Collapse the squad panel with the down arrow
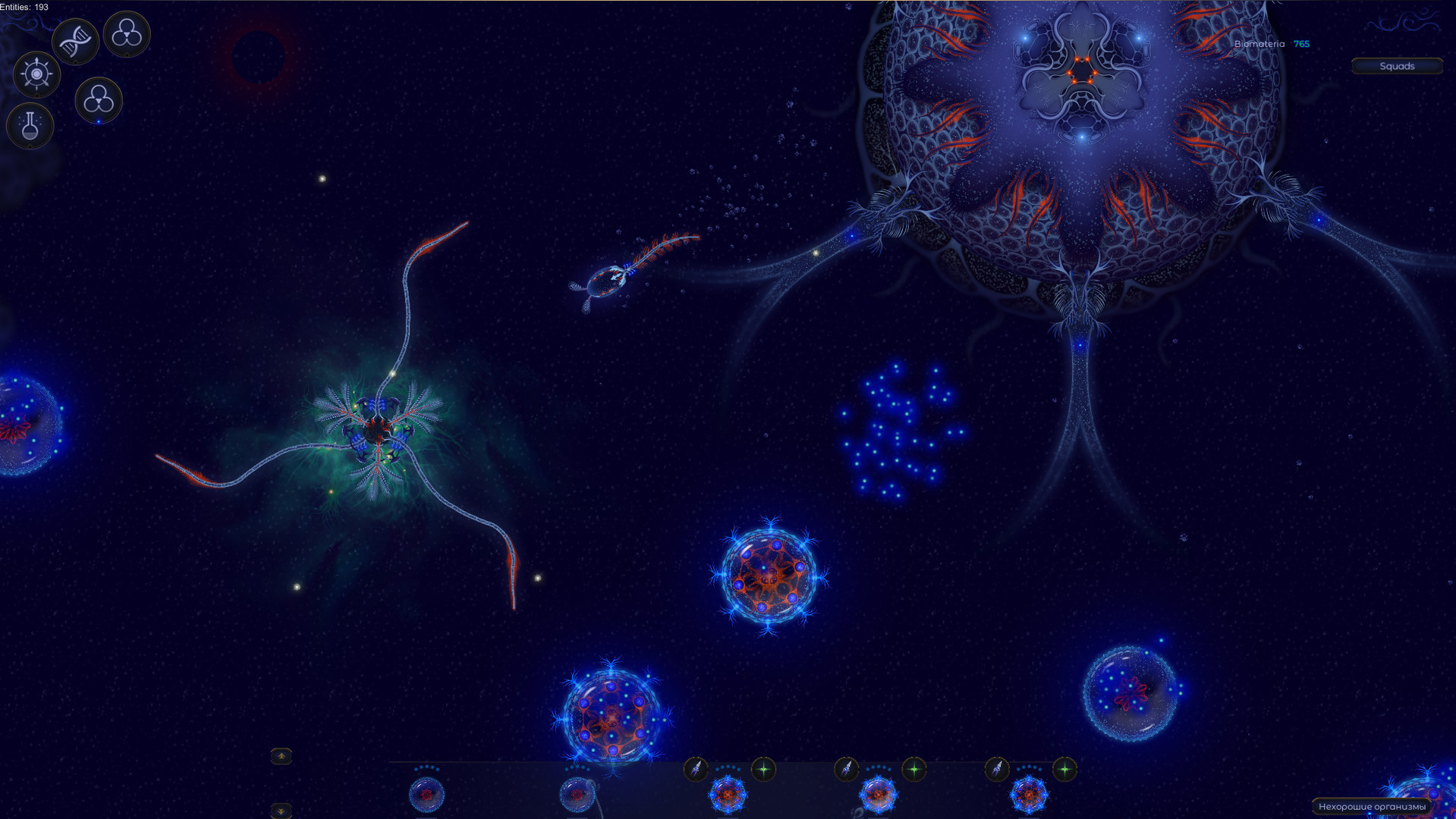The width and height of the screenshot is (1456, 819). point(281,810)
